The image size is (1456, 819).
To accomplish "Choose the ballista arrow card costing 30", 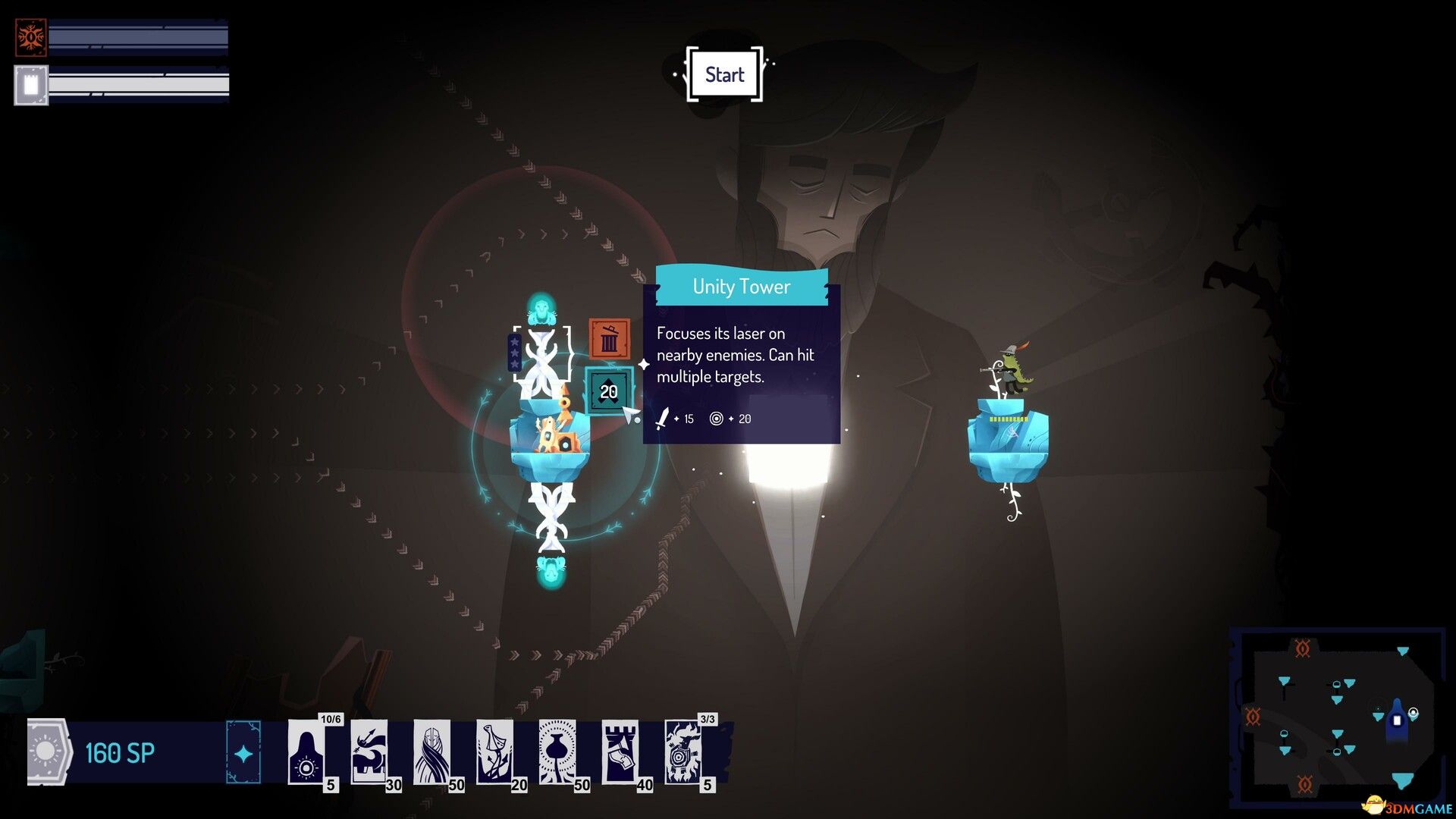I will 370,753.
